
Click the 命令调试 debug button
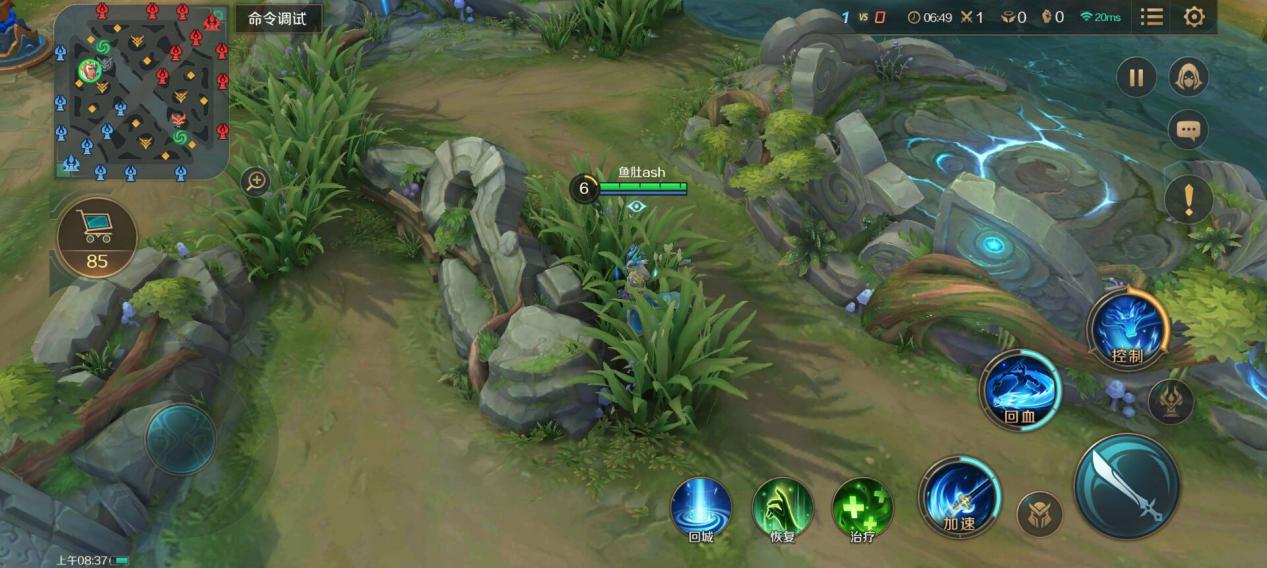click(279, 18)
